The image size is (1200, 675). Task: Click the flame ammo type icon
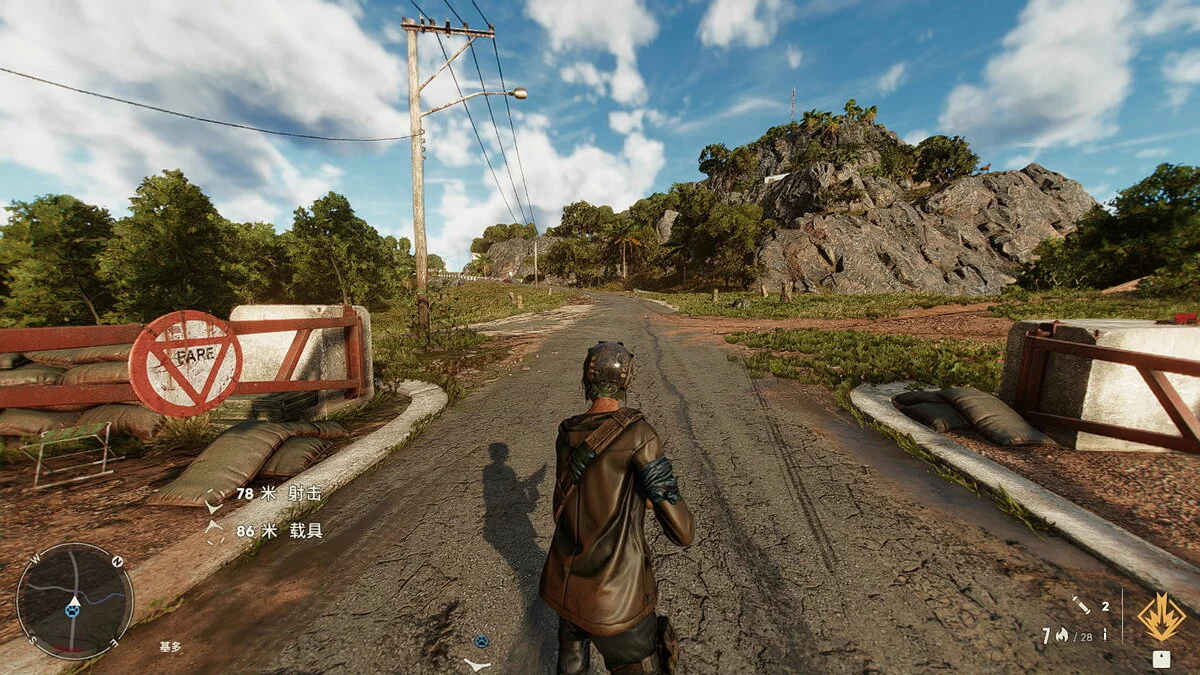(x=1060, y=635)
